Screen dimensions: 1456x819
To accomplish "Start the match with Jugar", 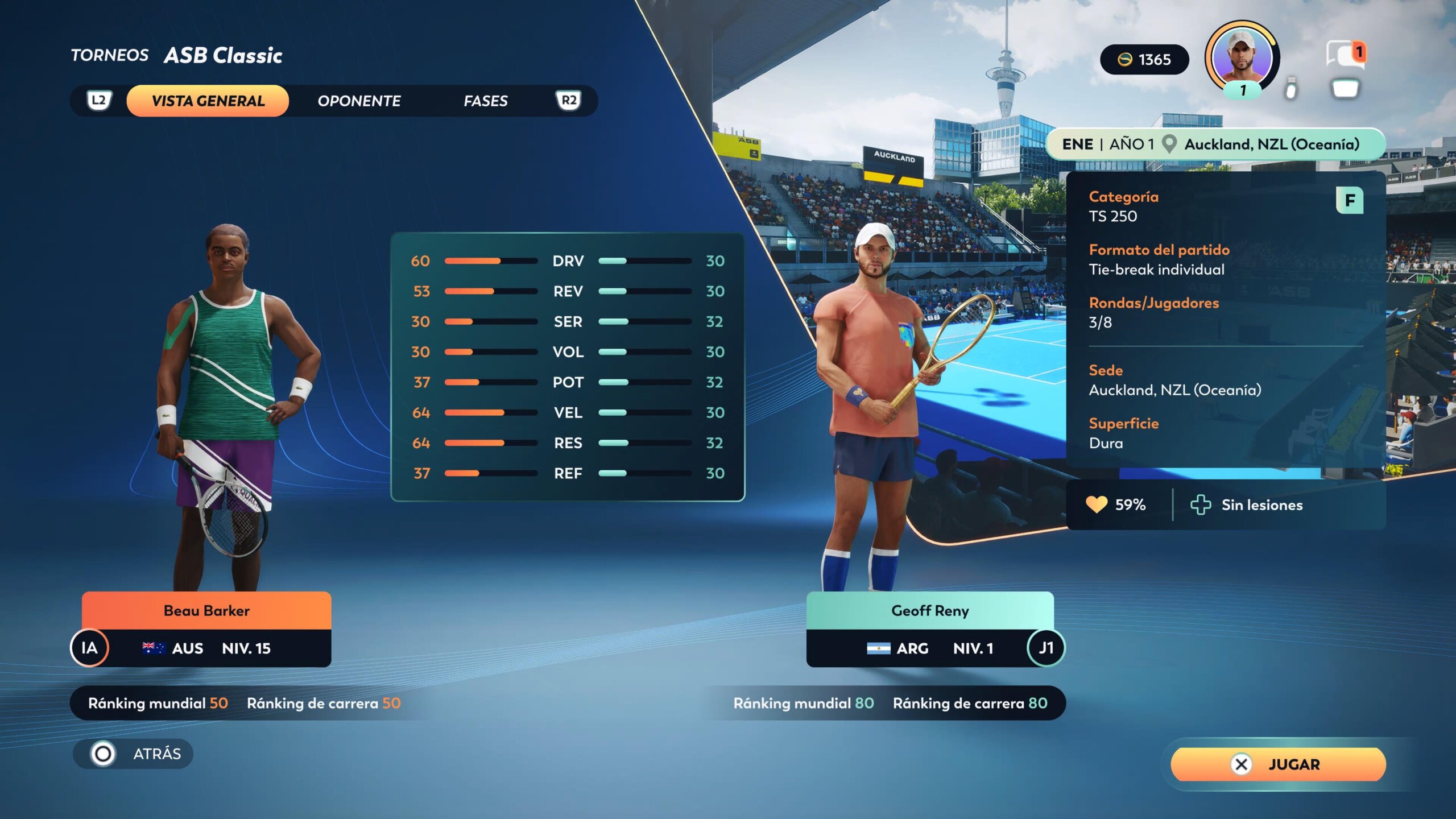I will pyautogui.click(x=1278, y=764).
